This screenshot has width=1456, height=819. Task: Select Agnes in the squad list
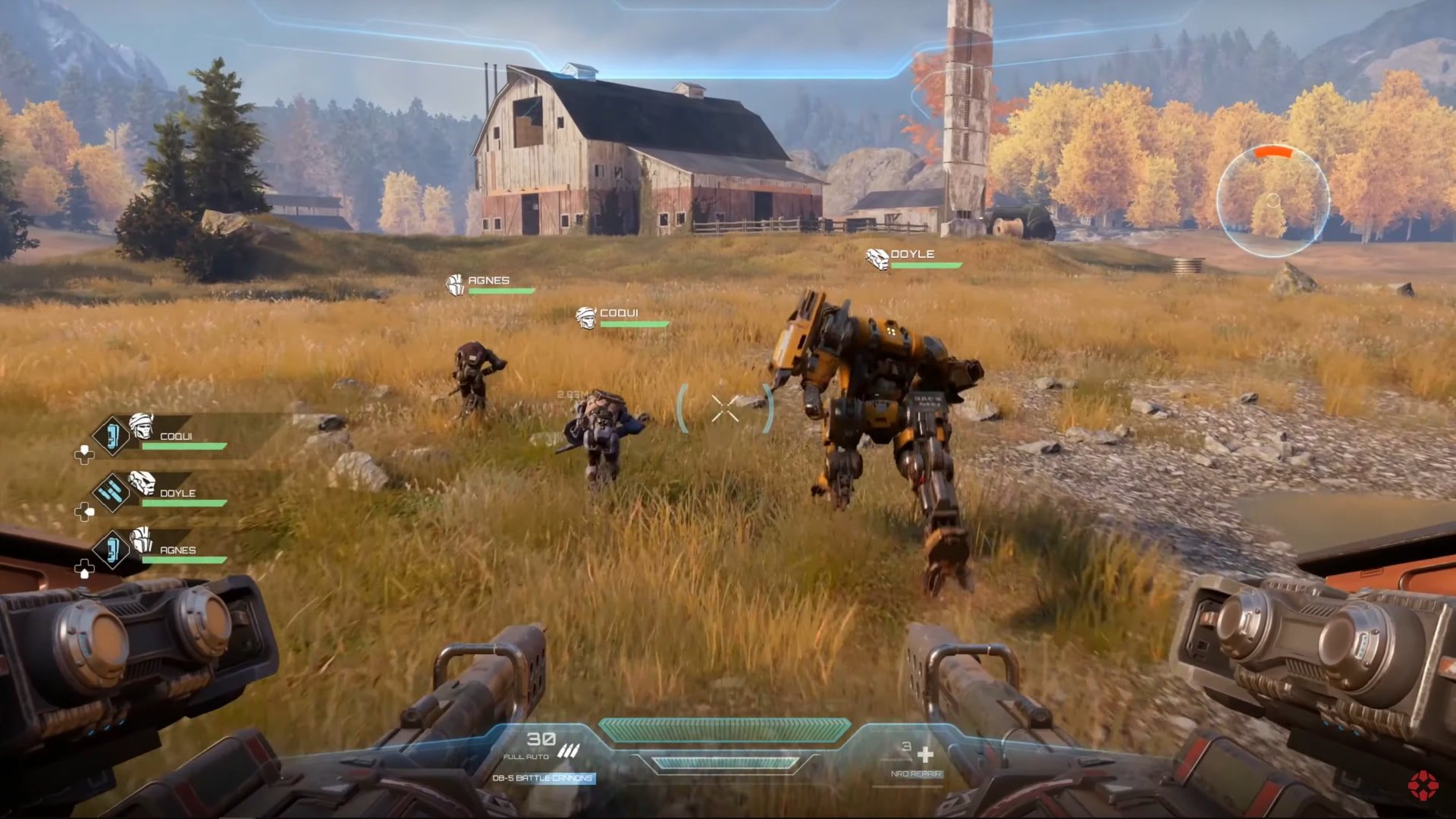point(177,550)
